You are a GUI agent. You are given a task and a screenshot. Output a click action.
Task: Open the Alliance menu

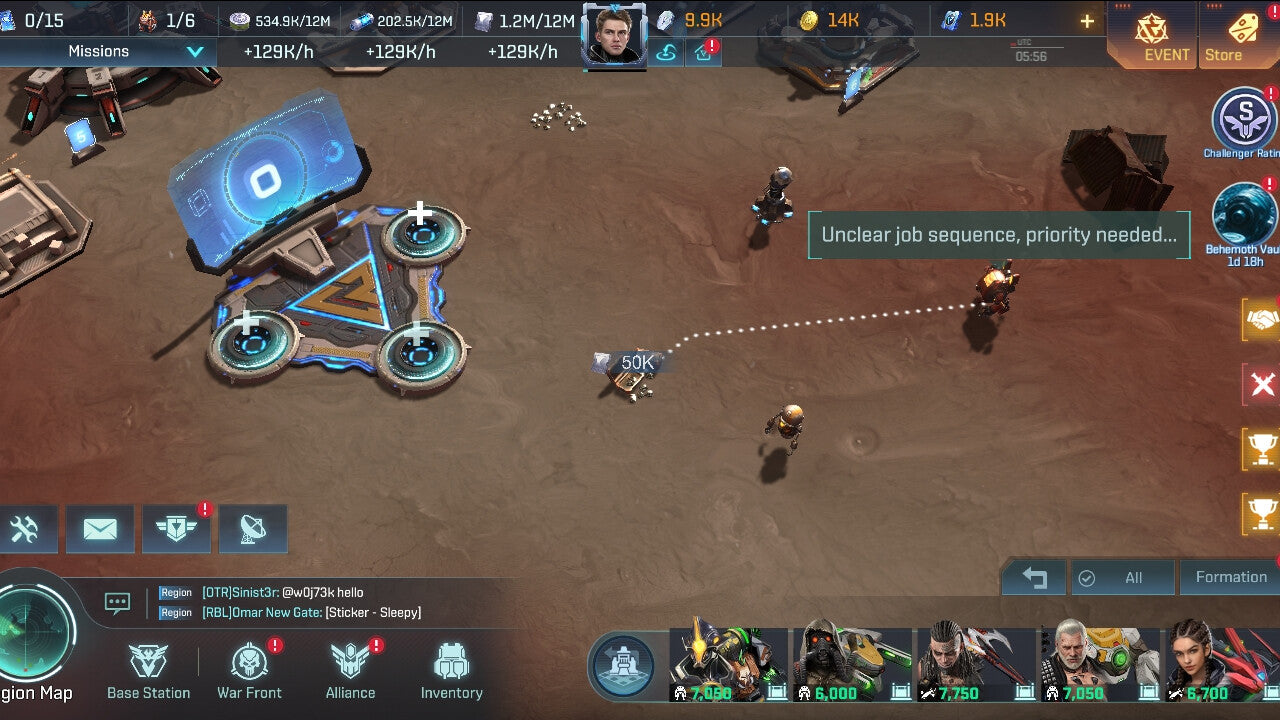pos(350,671)
